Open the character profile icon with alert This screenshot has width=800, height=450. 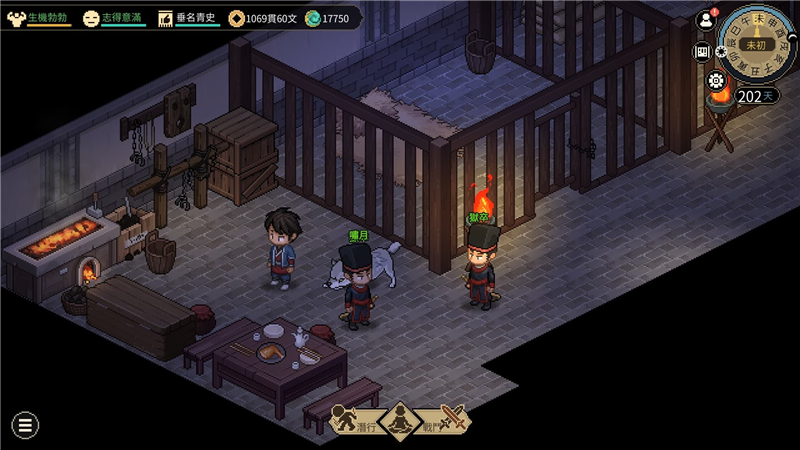point(706,20)
